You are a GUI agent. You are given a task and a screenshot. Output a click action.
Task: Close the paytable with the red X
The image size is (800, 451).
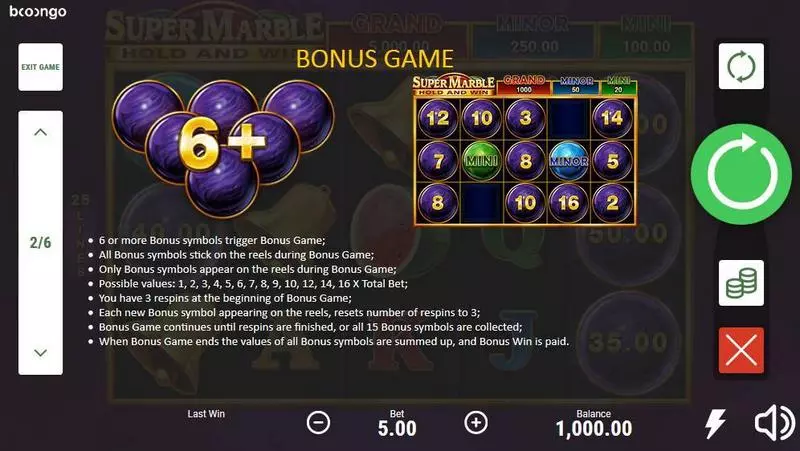(x=741, y=350)
